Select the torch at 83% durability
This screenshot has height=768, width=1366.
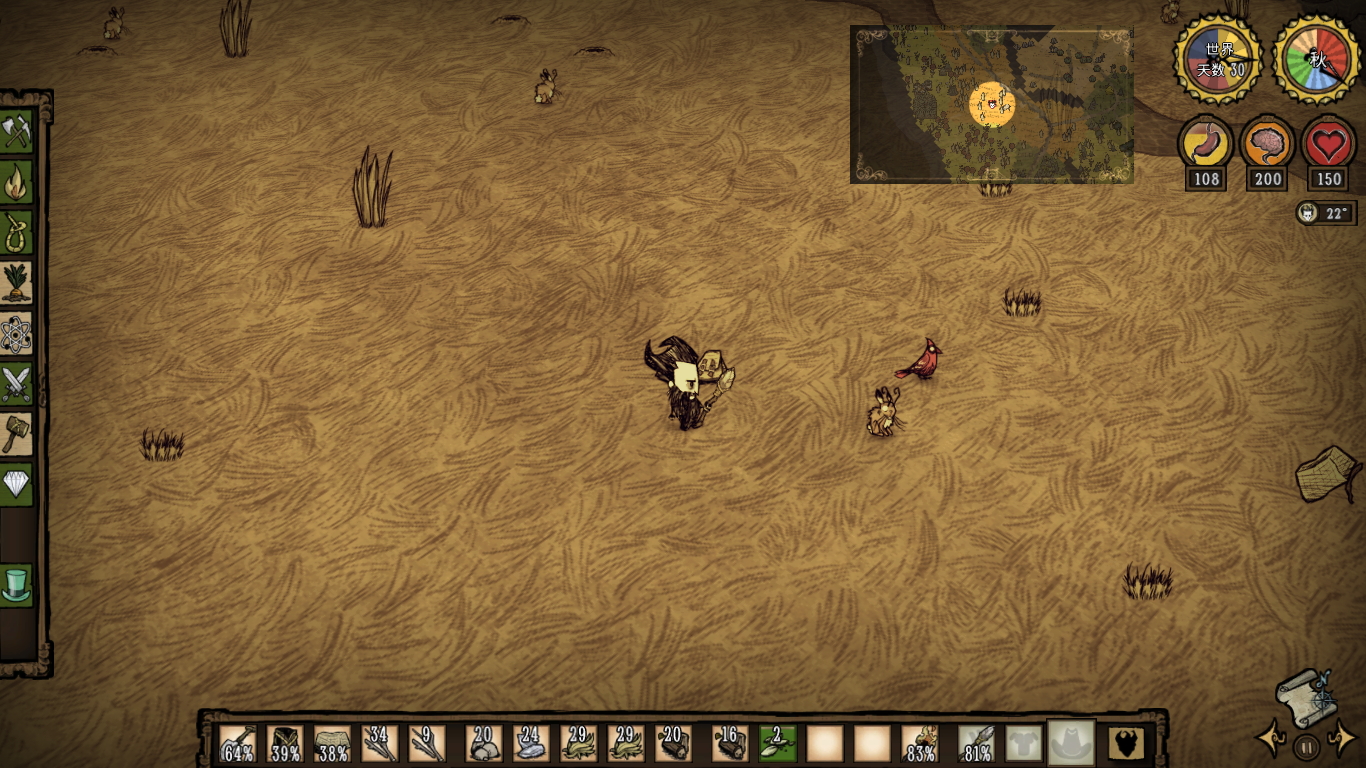click(920, 744)
